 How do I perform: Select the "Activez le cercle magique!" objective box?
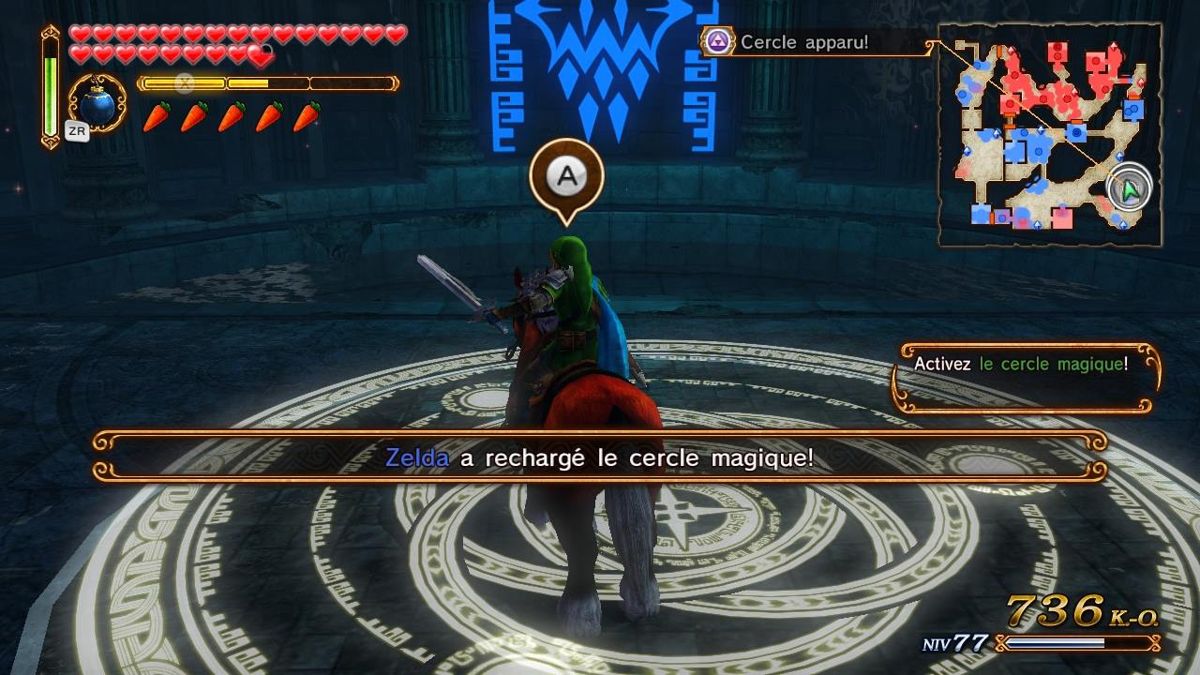(1025, 378)
